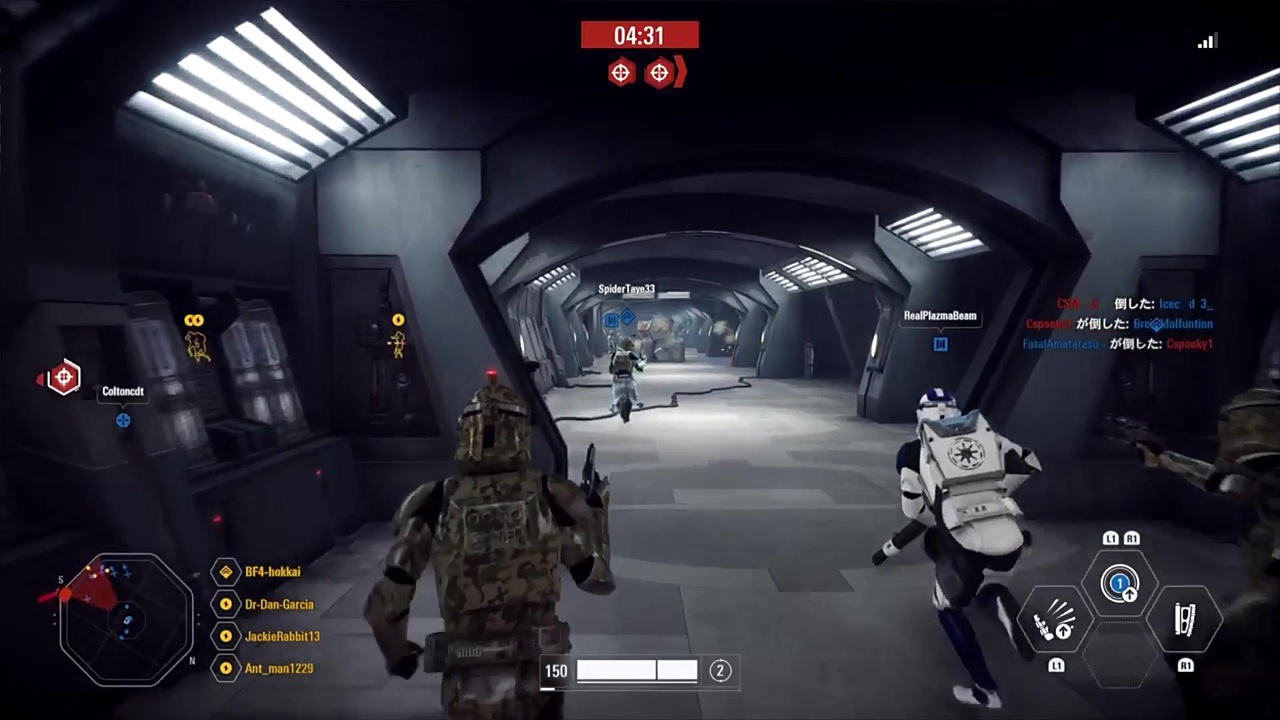Viewport: 1280px width, 720px height.
Task: Click the lightning hexagon icon beside JackieRabbit13
Action: tap(225, 636)
